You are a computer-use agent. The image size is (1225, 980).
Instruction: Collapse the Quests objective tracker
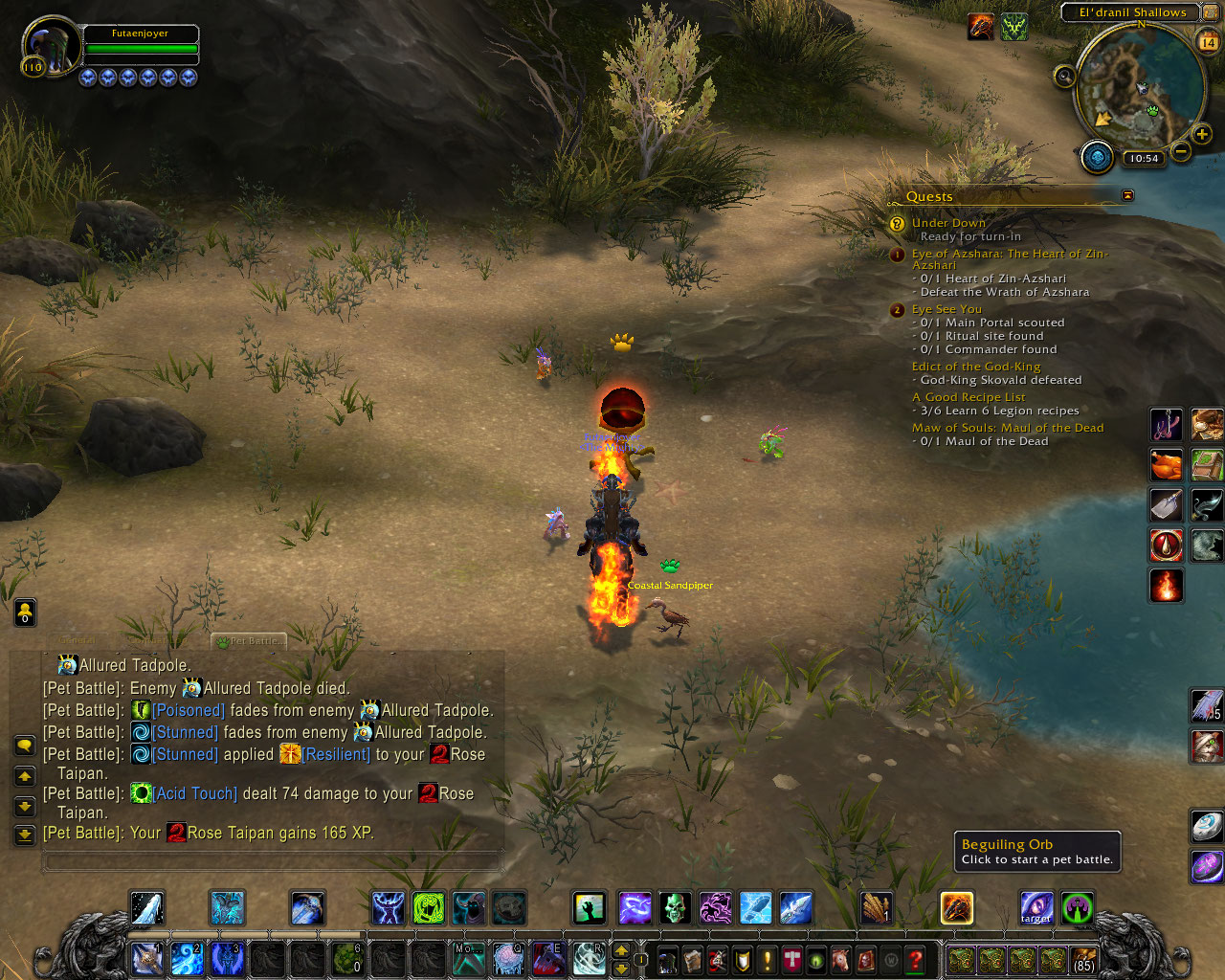(x=1127, y=195)
